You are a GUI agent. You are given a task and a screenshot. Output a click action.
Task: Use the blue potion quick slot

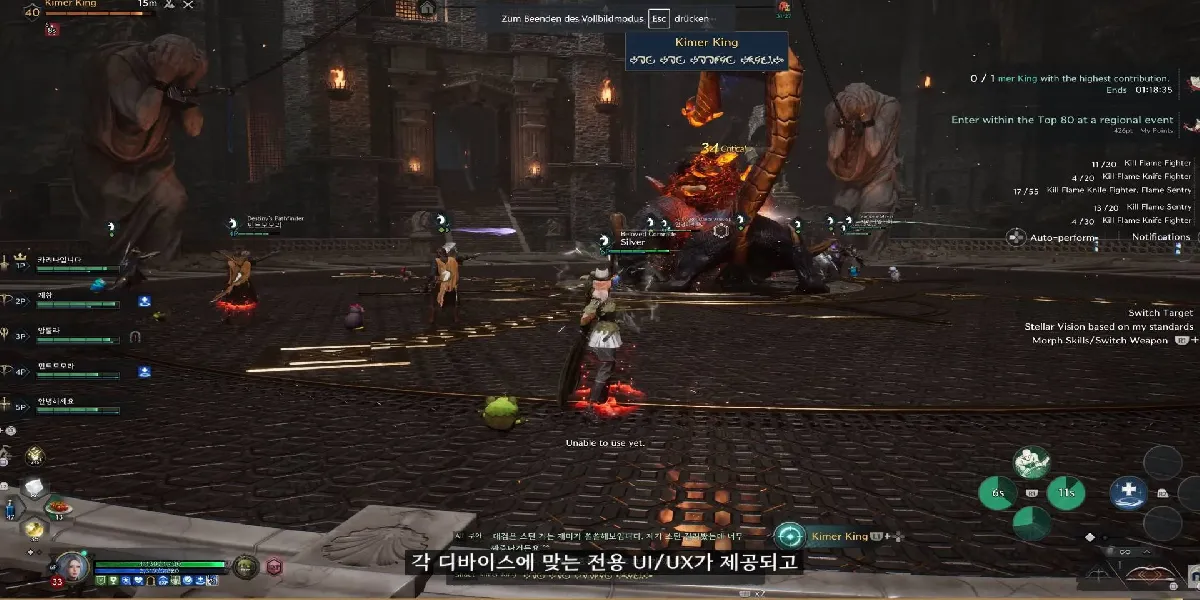tap(10, 507)
